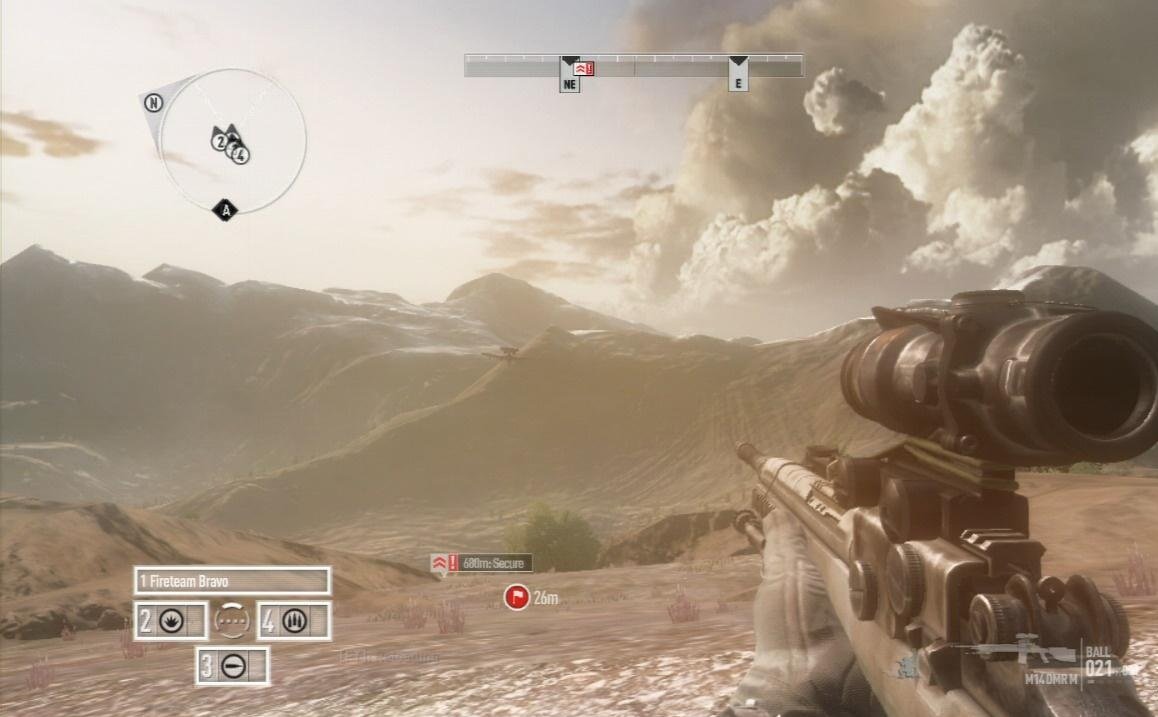
Task: Select the 1 Fireteam Bravo squad bar
Action: (232, 581)
